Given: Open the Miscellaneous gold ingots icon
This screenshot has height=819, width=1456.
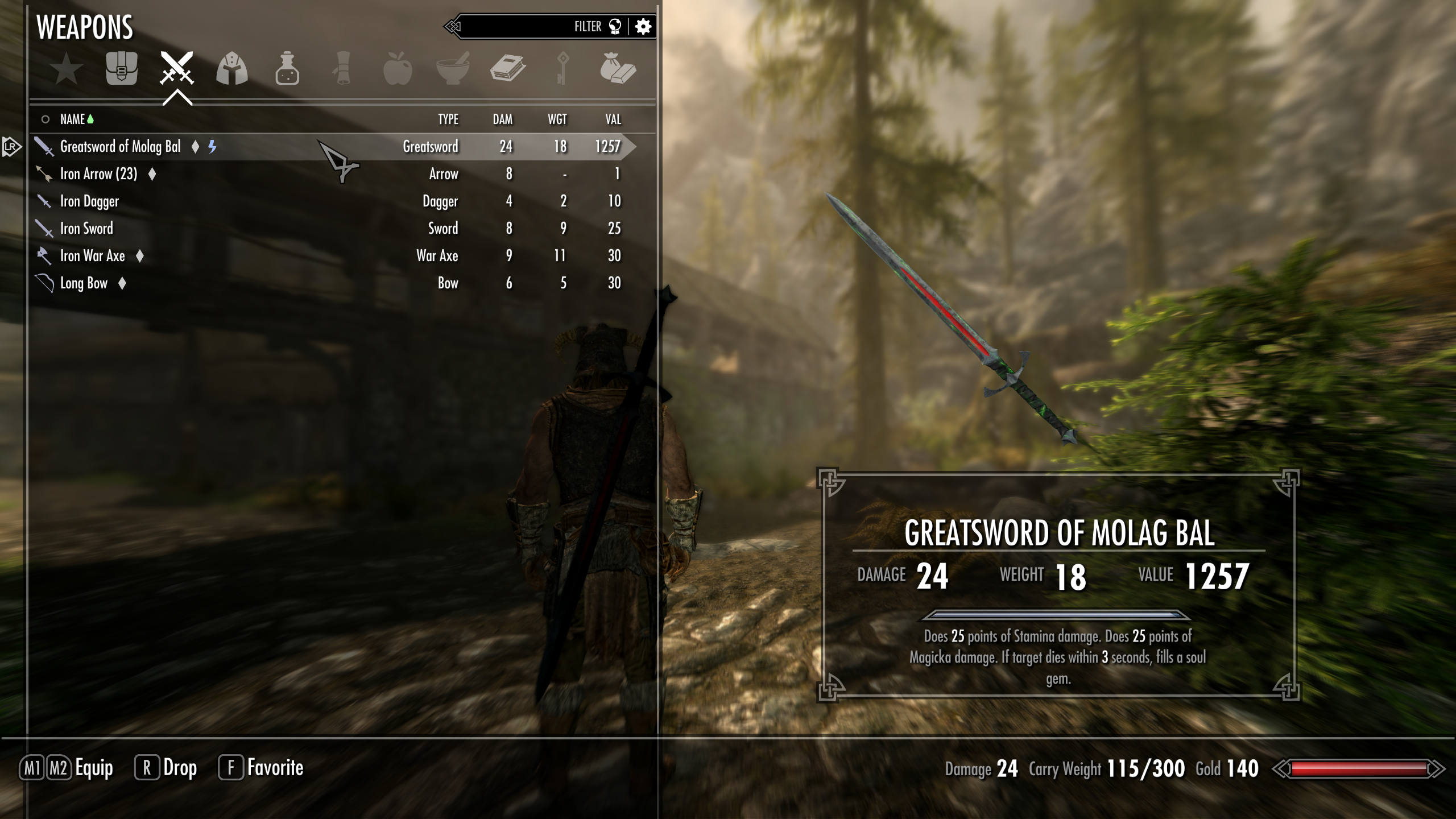Looking at the screenshot, I should point(619,68).
